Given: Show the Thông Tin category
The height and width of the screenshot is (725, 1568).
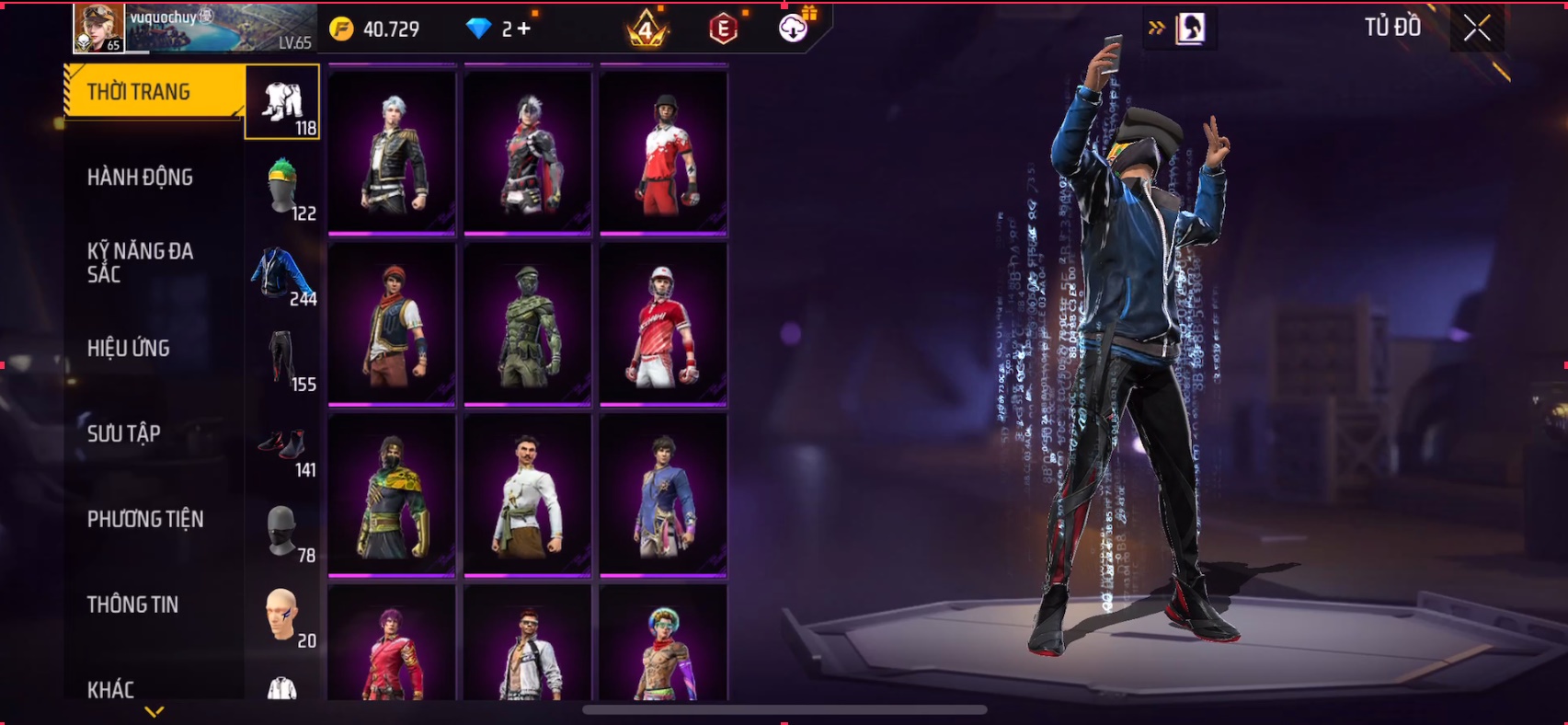Looking at the screenshot, I should pos(133,604).
